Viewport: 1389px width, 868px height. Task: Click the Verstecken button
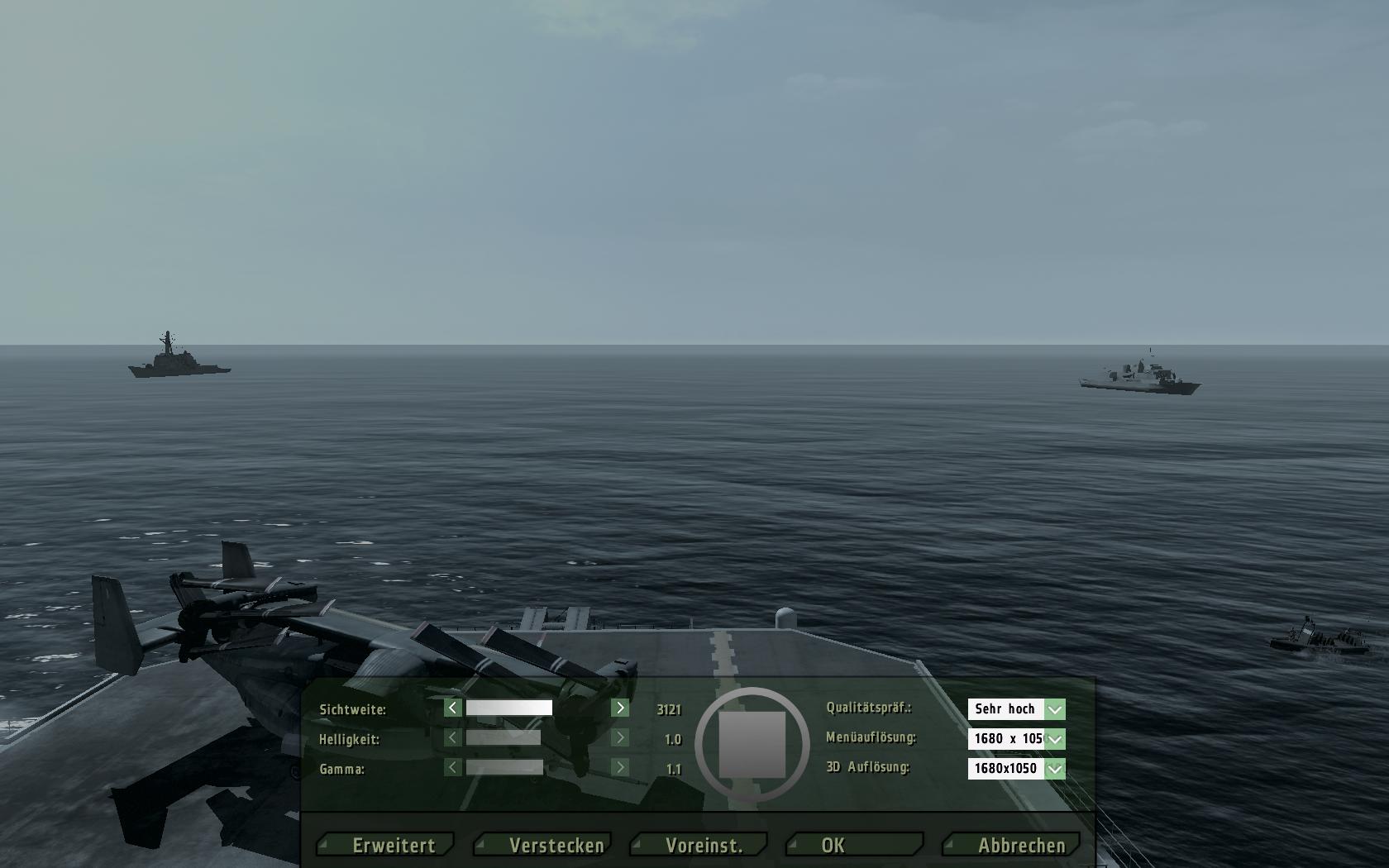click(544, 845)
